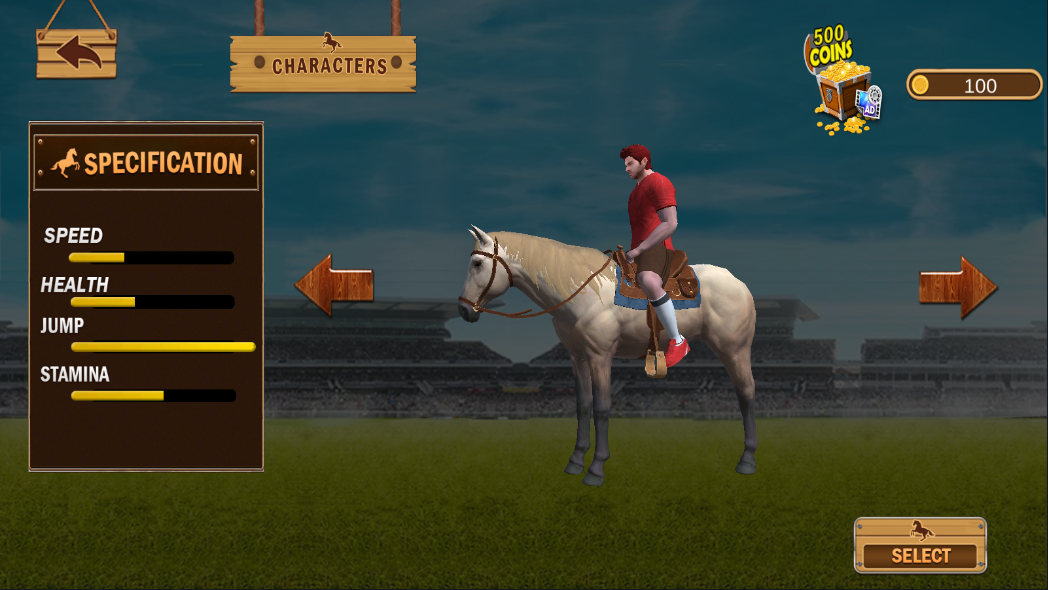The width and height of the screenshot is (1048, 590).
Task: Show the previous character with left arrow
Action: click(334, 285)
